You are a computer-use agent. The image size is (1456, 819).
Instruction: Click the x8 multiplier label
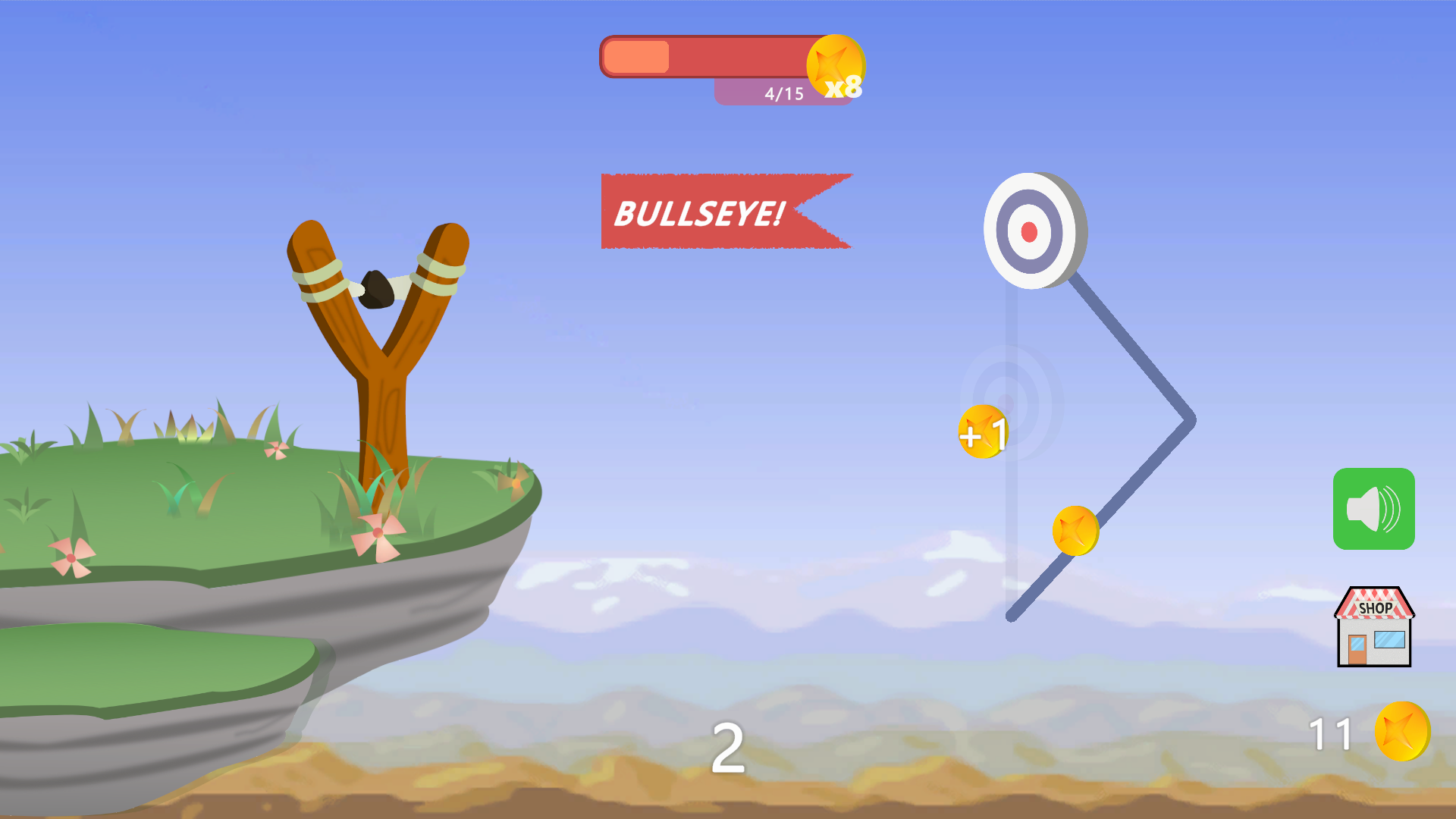point(842,88)
